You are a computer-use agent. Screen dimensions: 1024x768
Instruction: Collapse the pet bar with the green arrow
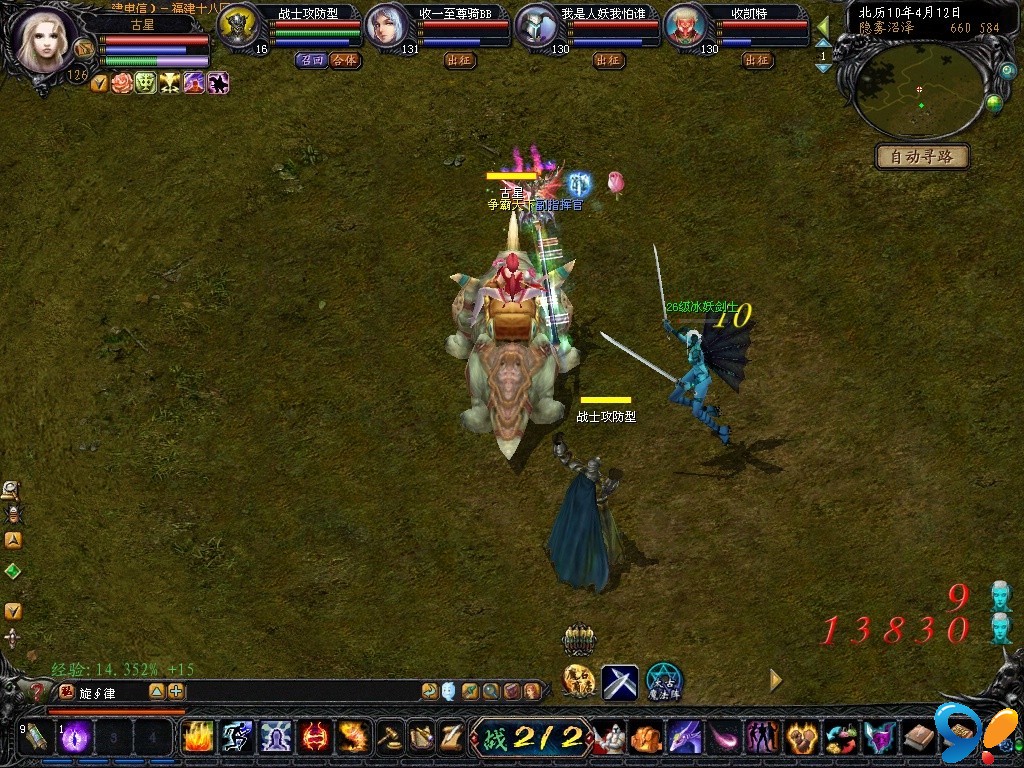click(823, 26)
